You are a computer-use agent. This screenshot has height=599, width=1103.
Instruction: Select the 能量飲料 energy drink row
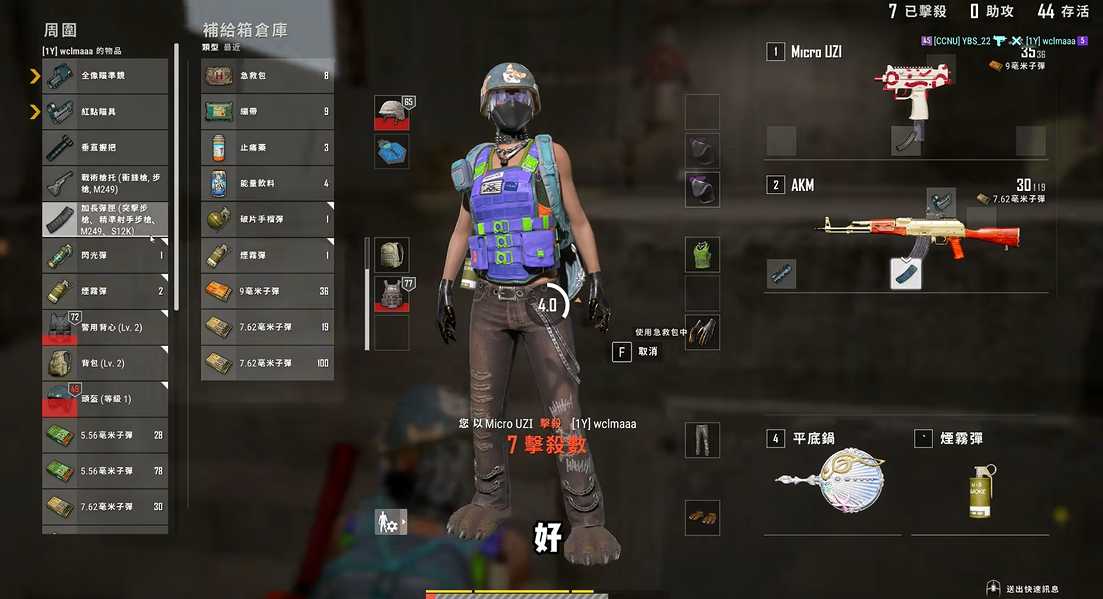(267, 184)
